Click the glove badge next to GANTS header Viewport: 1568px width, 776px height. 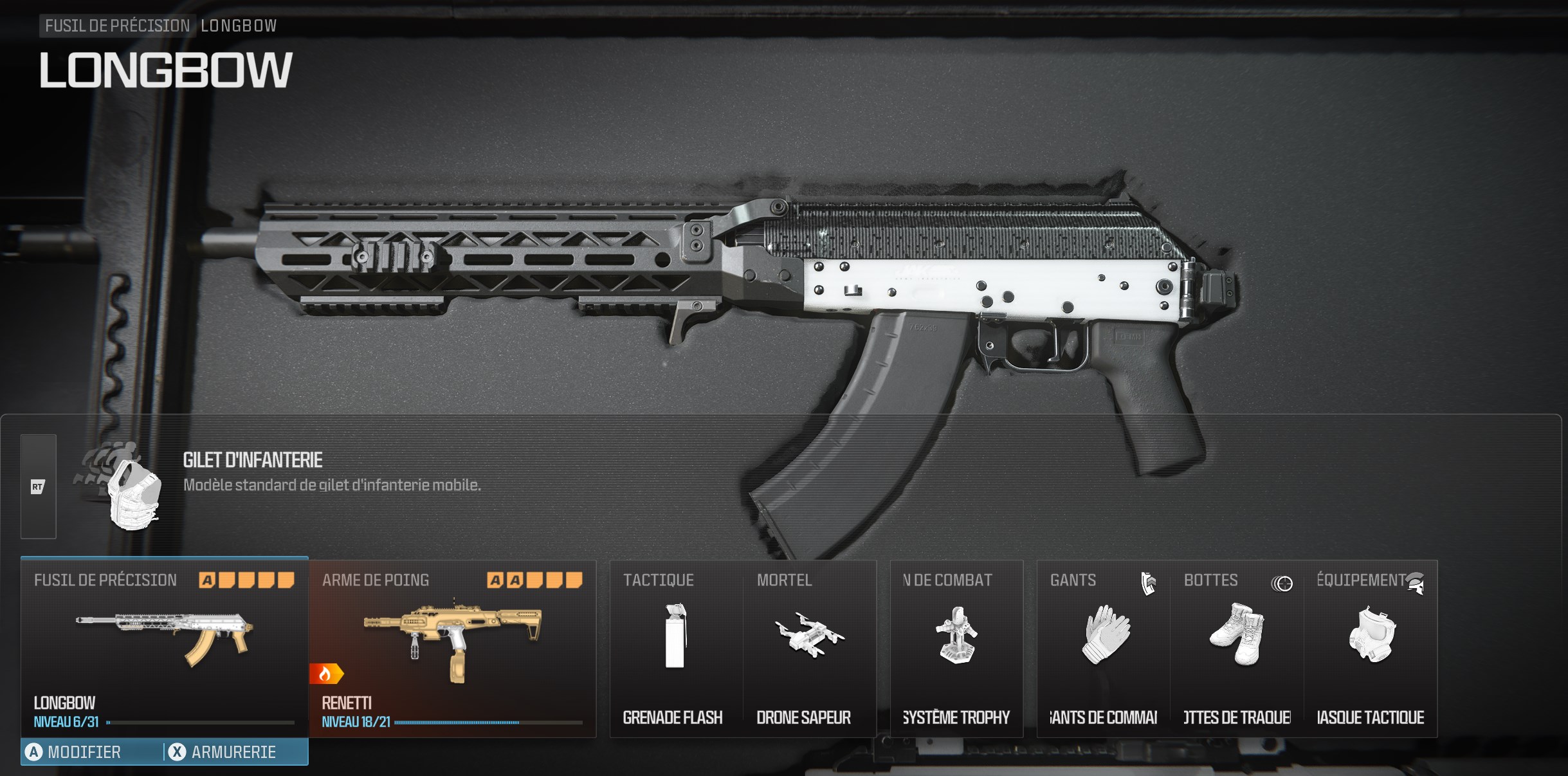pyautogui.click(x=1149, y=583)
